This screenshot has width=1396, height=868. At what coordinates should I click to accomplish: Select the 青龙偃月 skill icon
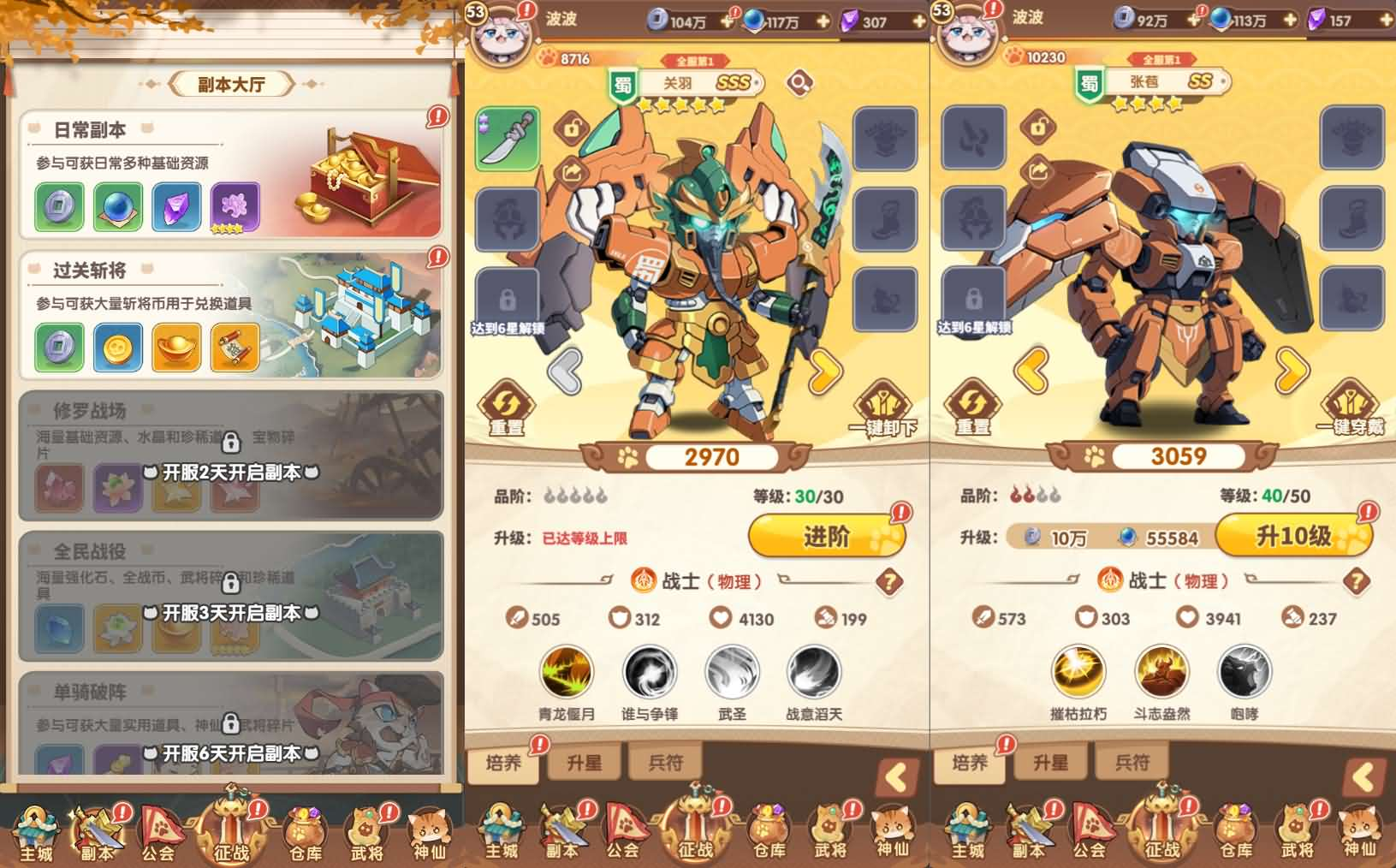click(565, 675)
